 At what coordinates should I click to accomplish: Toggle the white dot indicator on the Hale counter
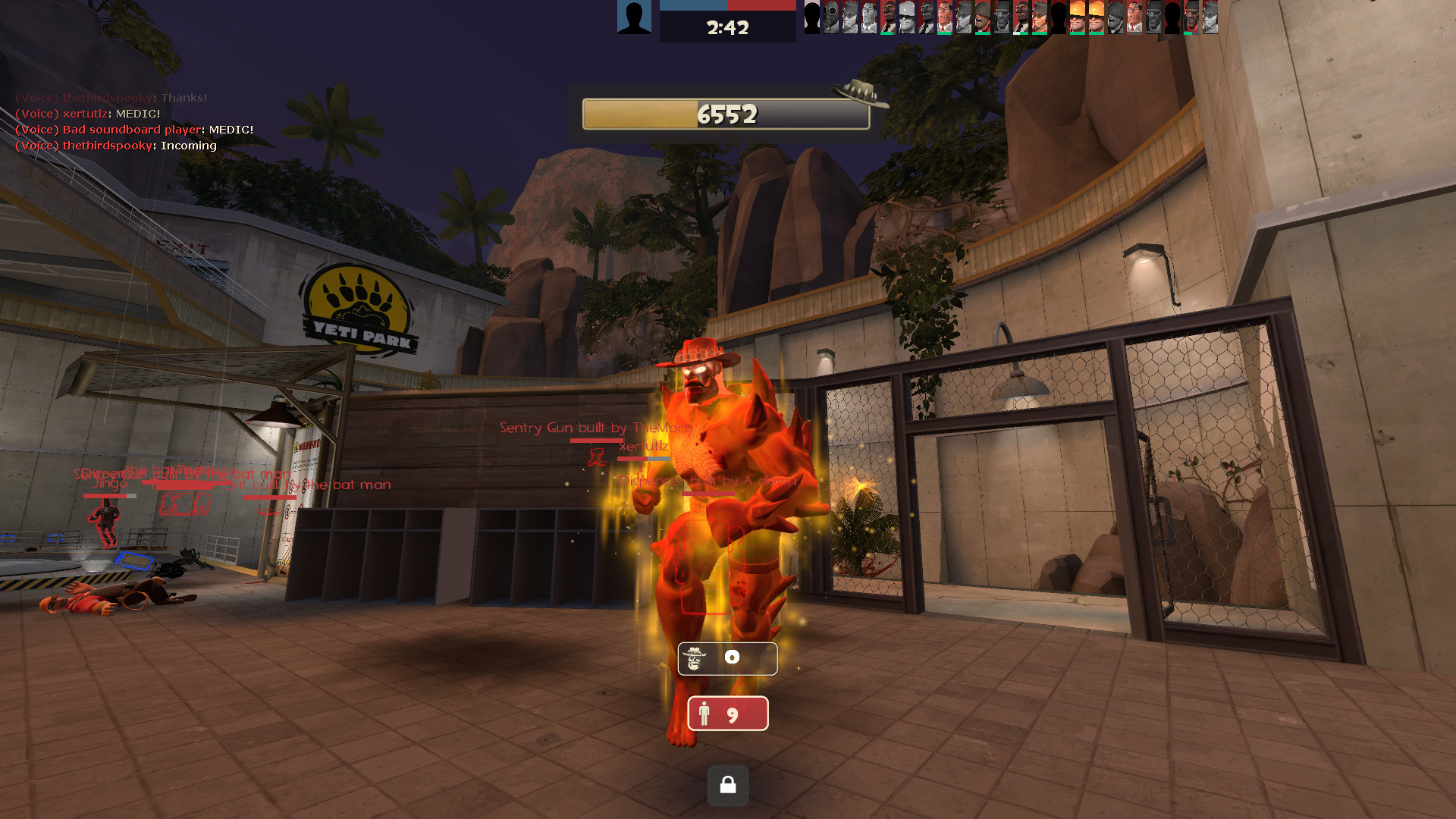[x=733, y=658]
